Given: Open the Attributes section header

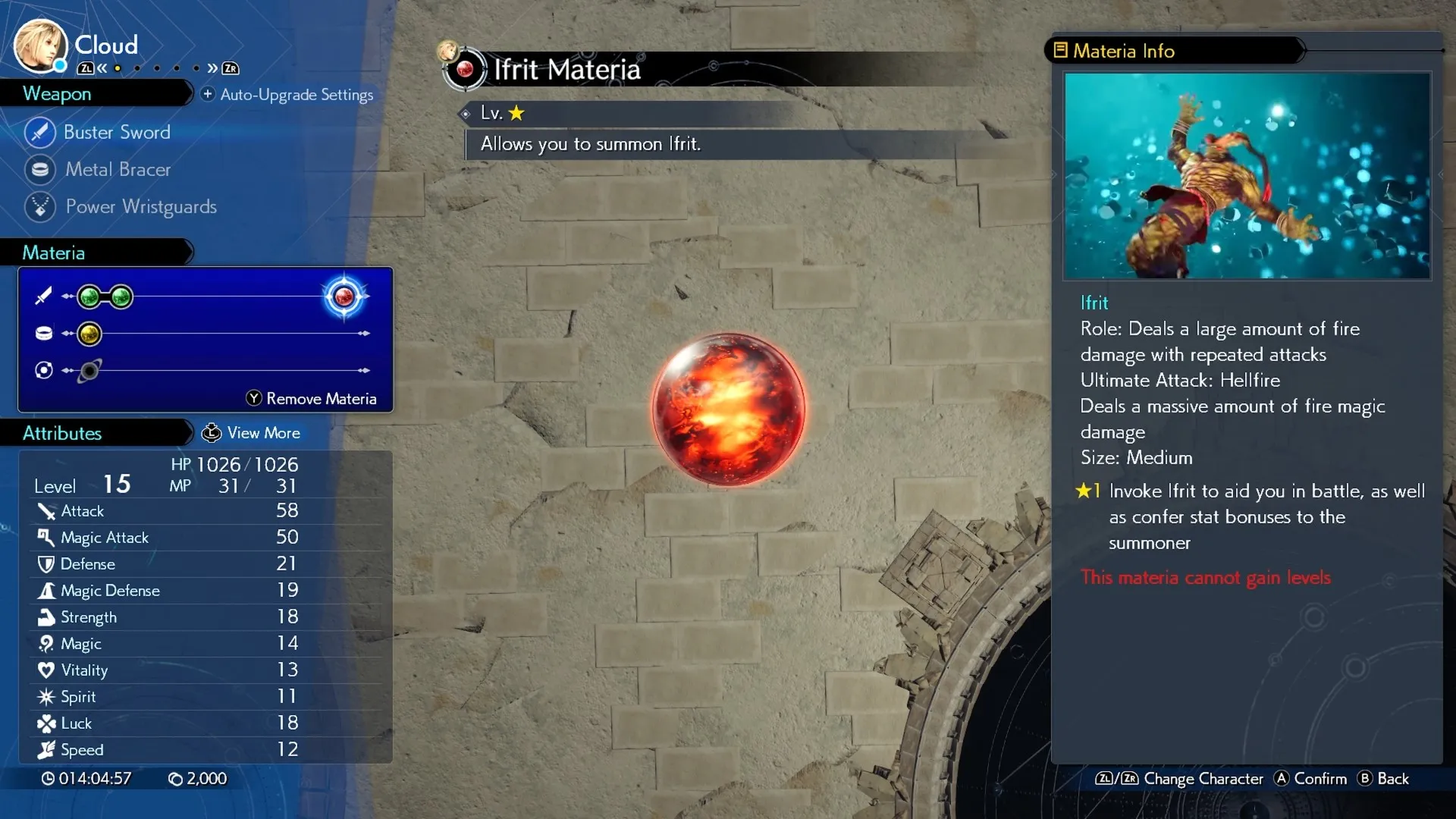Looking at the screenshot, I should [62, 433].
